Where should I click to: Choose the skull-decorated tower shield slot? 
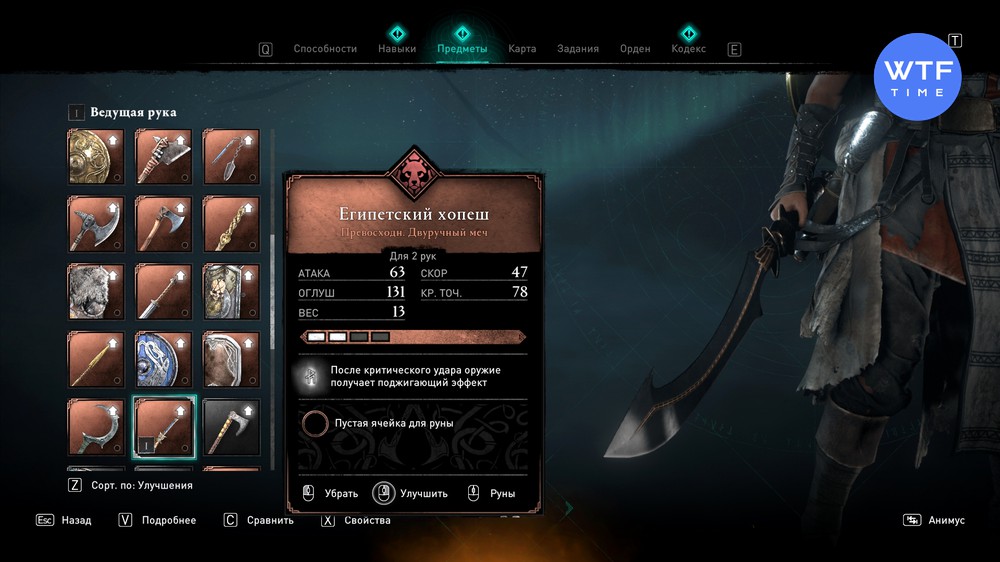pos(232,291)
